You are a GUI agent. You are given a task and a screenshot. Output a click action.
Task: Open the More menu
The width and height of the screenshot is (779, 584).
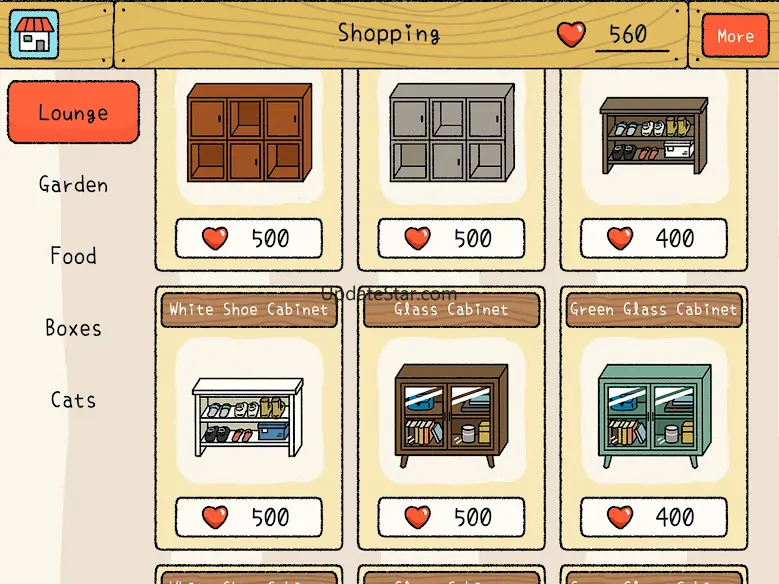734,36
